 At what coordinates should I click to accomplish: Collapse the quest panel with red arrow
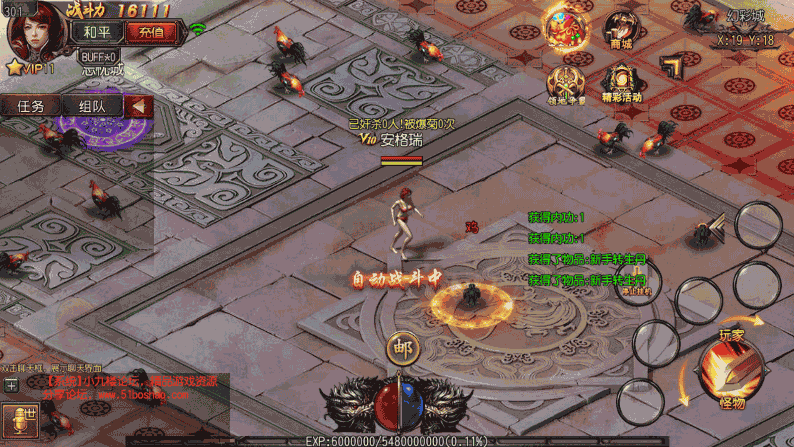[140, 106]
